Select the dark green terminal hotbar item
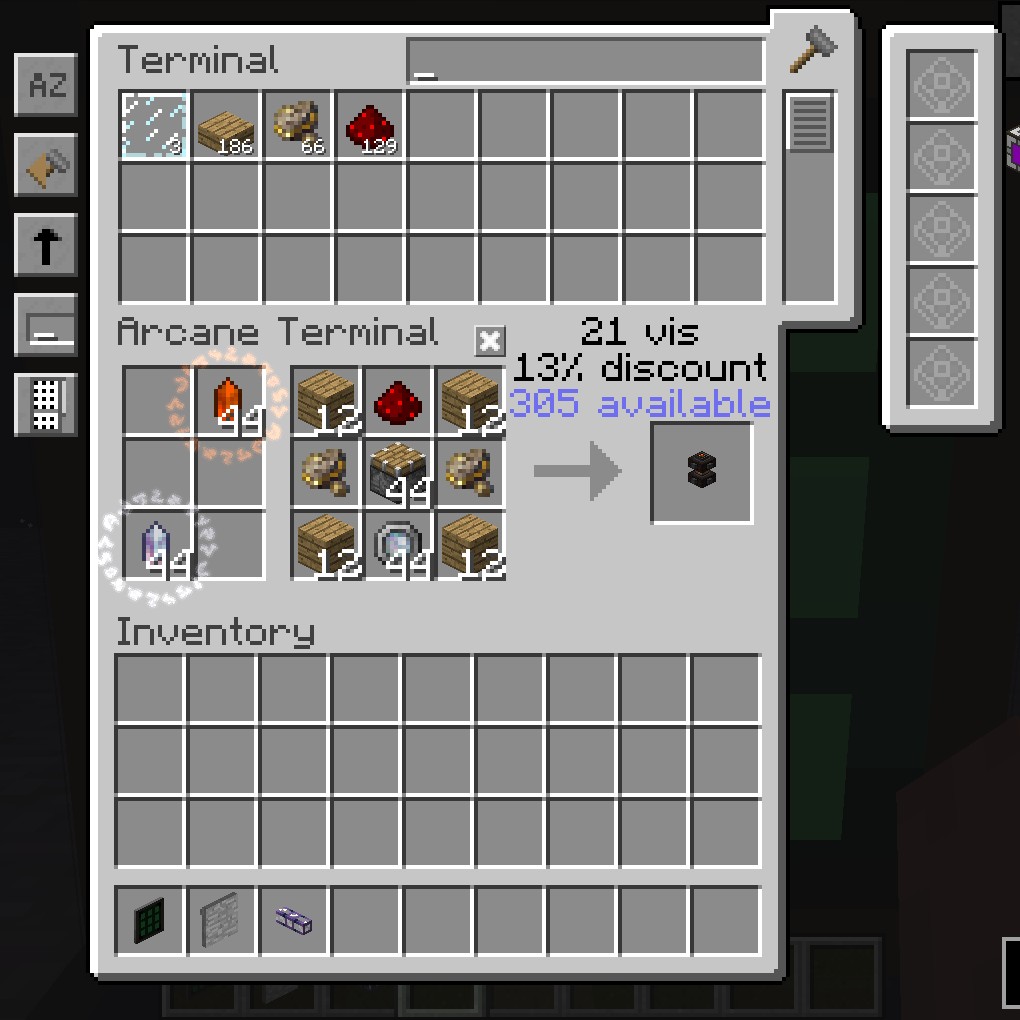The height and width of the screenshot is (1020, 1020). [x=150, y=920]
